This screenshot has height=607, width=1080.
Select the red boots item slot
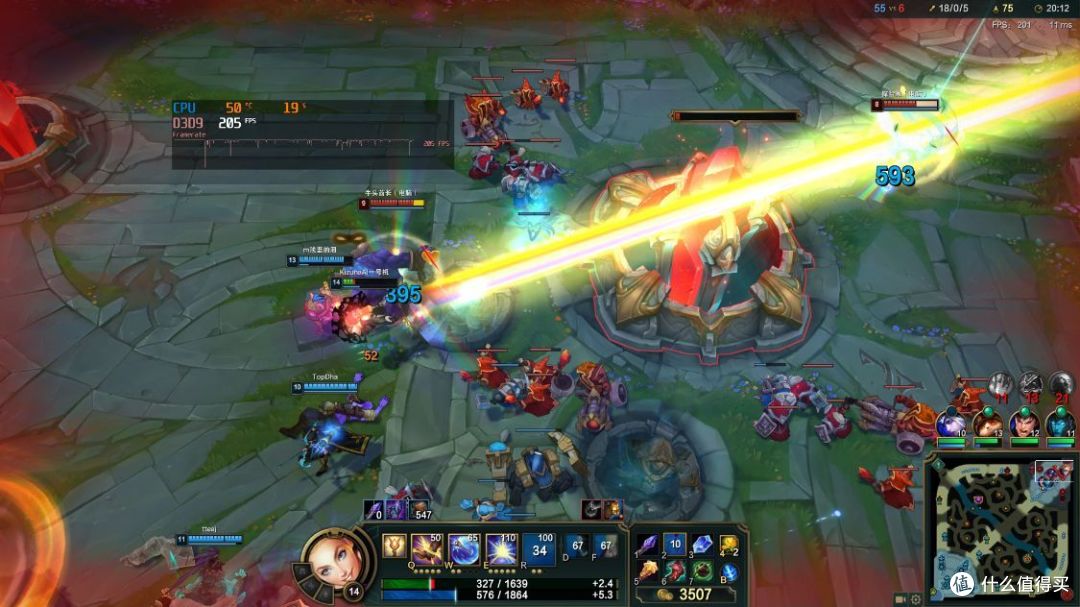coord(675,571)
